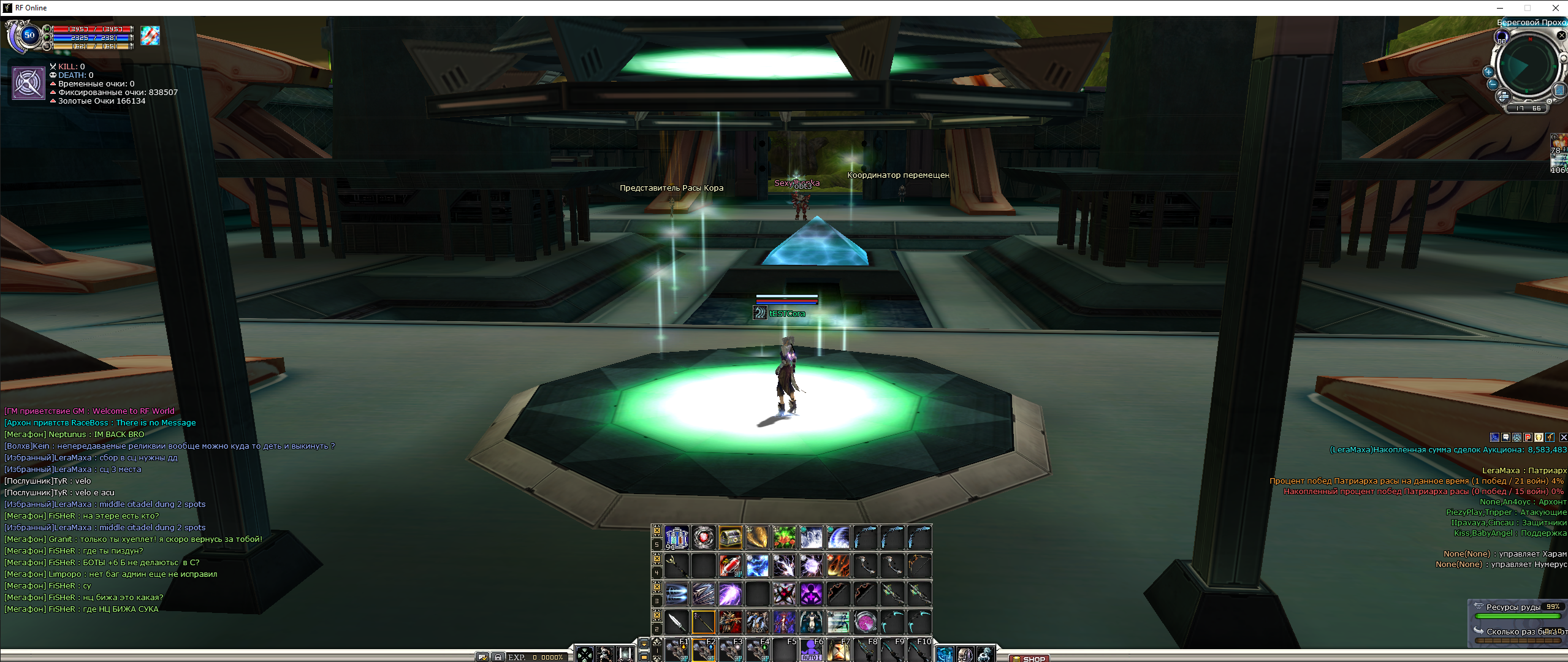Zoom in the minimap with plus button
This screenshot has height=662, width=1568.
(1488, 72)
